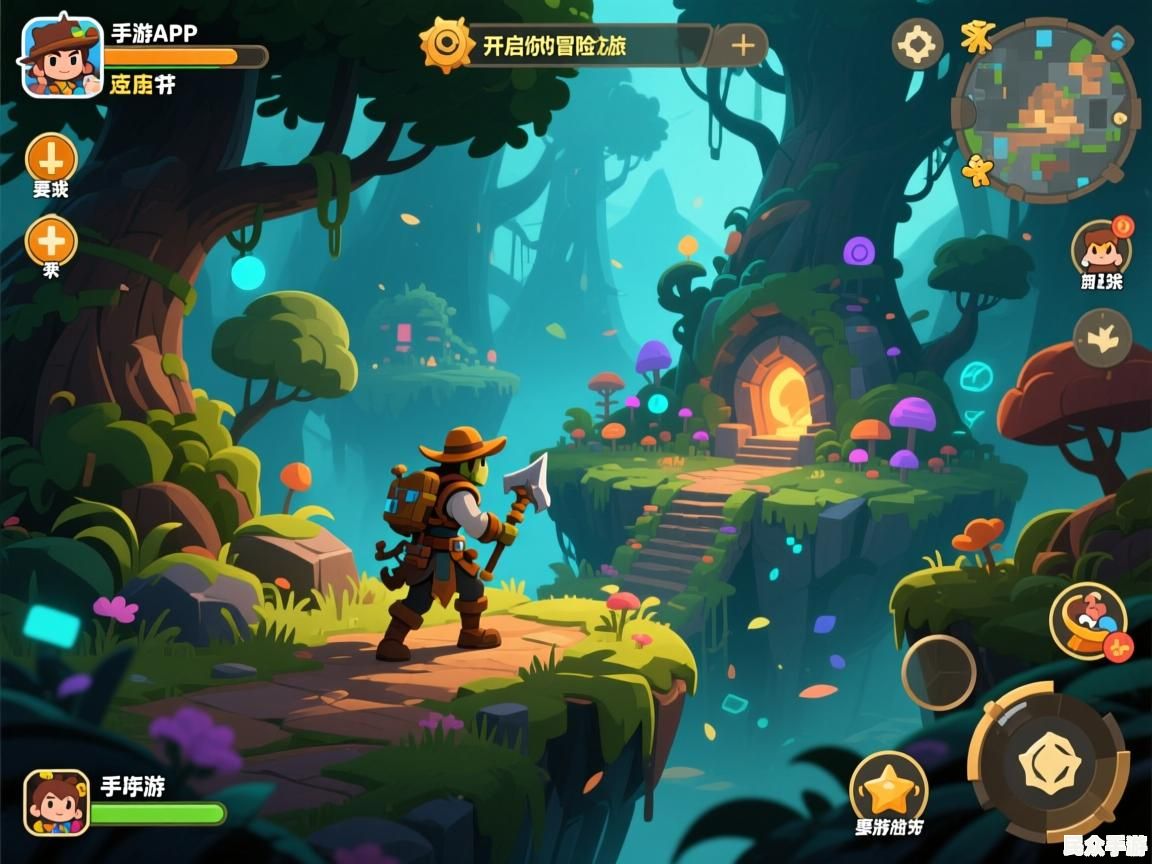Select the companion portrait with notification badge
This screenshot has width=1152, height=864.
1101,247
